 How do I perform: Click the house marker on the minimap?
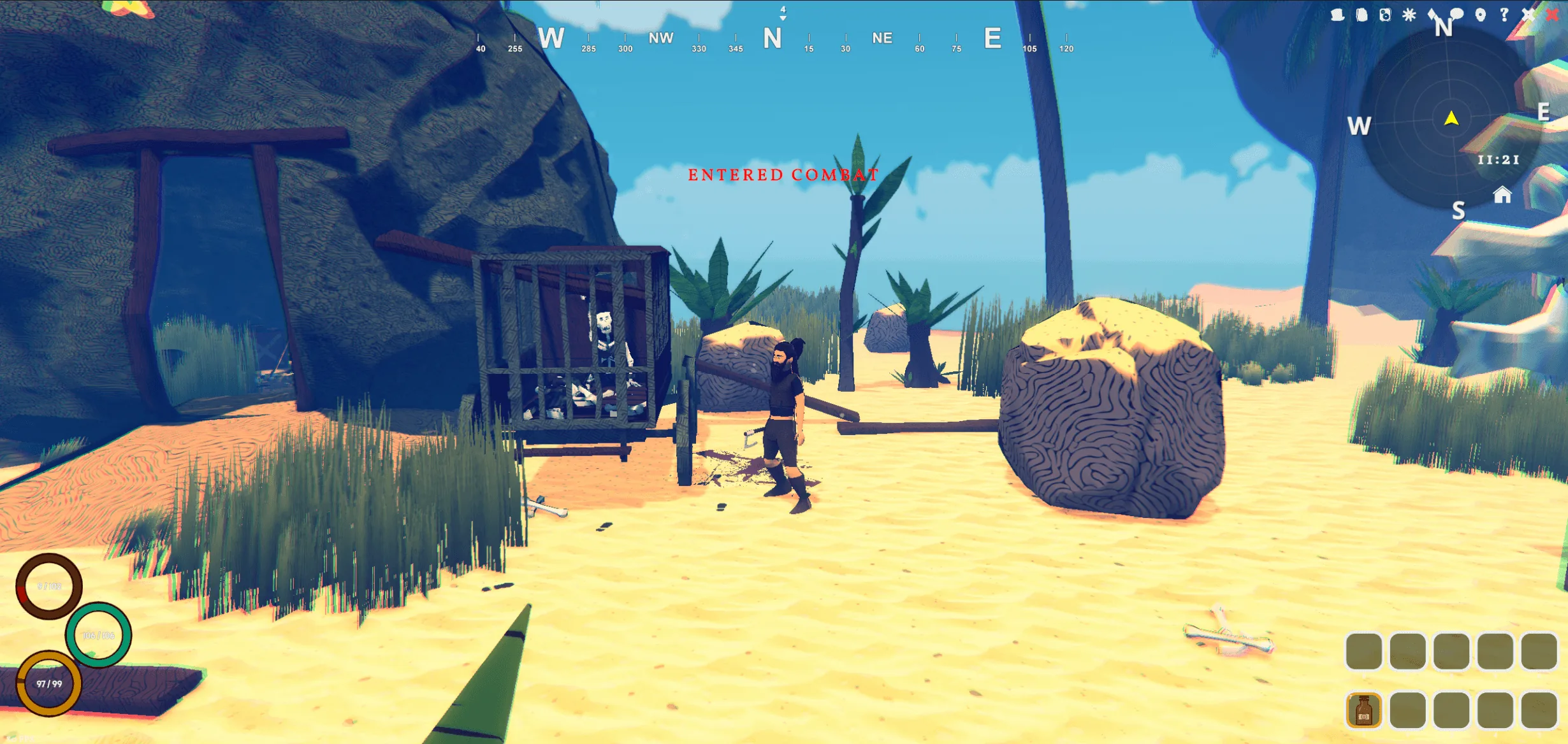tap(1502, 195)
